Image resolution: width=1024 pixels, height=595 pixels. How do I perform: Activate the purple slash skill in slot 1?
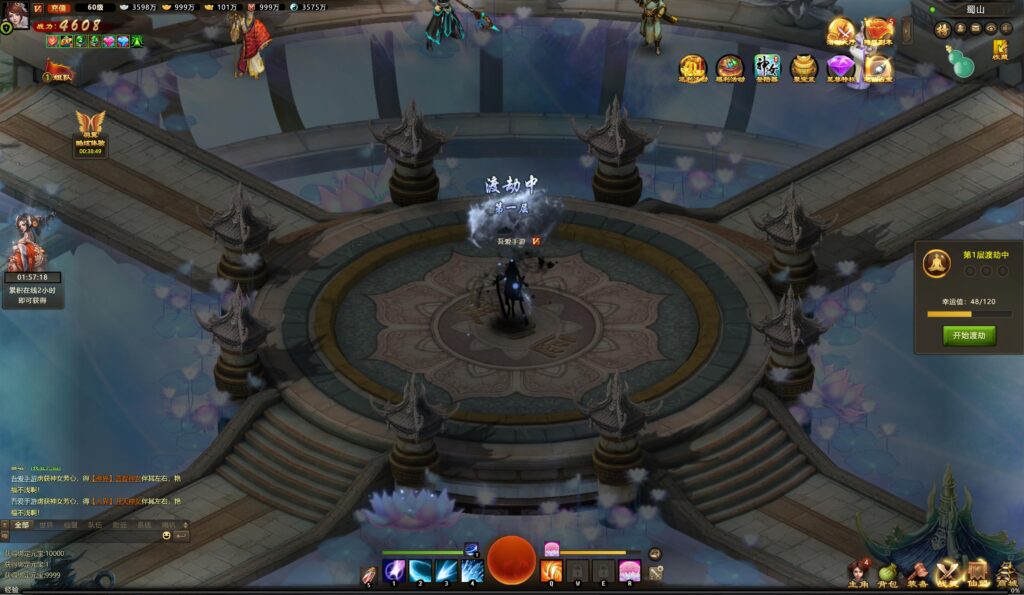coord(395,571)
